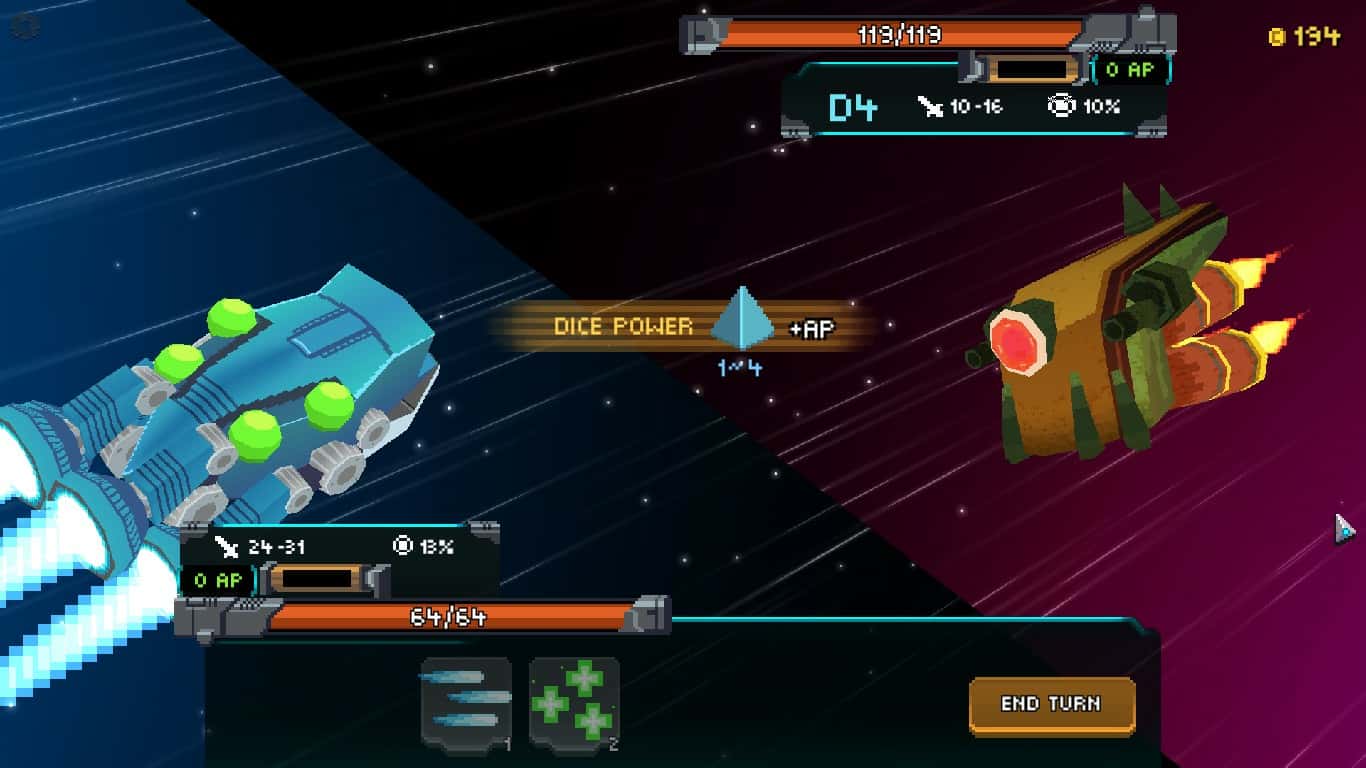Select ability slot 1 with blue slash attack icon
1366x768 pixels.
(463, 699)
